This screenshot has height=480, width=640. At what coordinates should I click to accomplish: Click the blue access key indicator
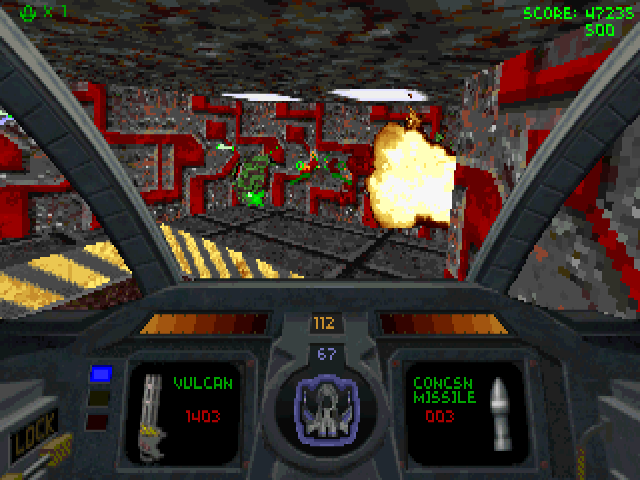(x=100, y=374)
